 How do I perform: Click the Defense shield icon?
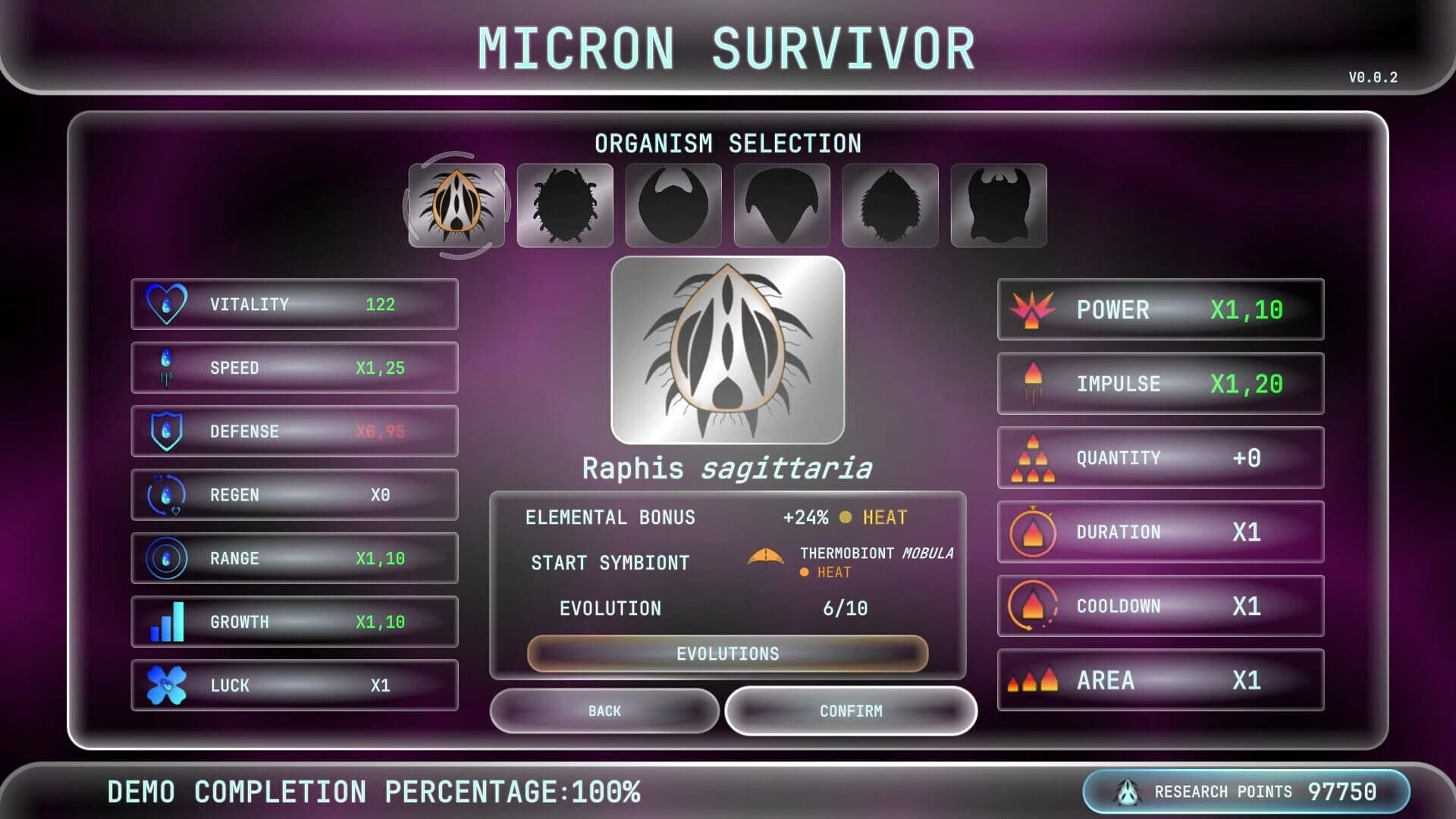167,431
